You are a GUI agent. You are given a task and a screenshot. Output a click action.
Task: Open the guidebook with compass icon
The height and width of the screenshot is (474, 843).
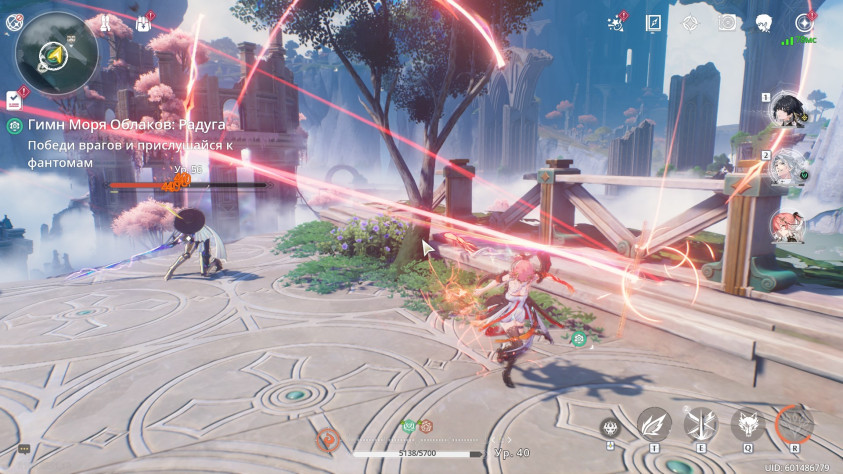coord(653,22)
